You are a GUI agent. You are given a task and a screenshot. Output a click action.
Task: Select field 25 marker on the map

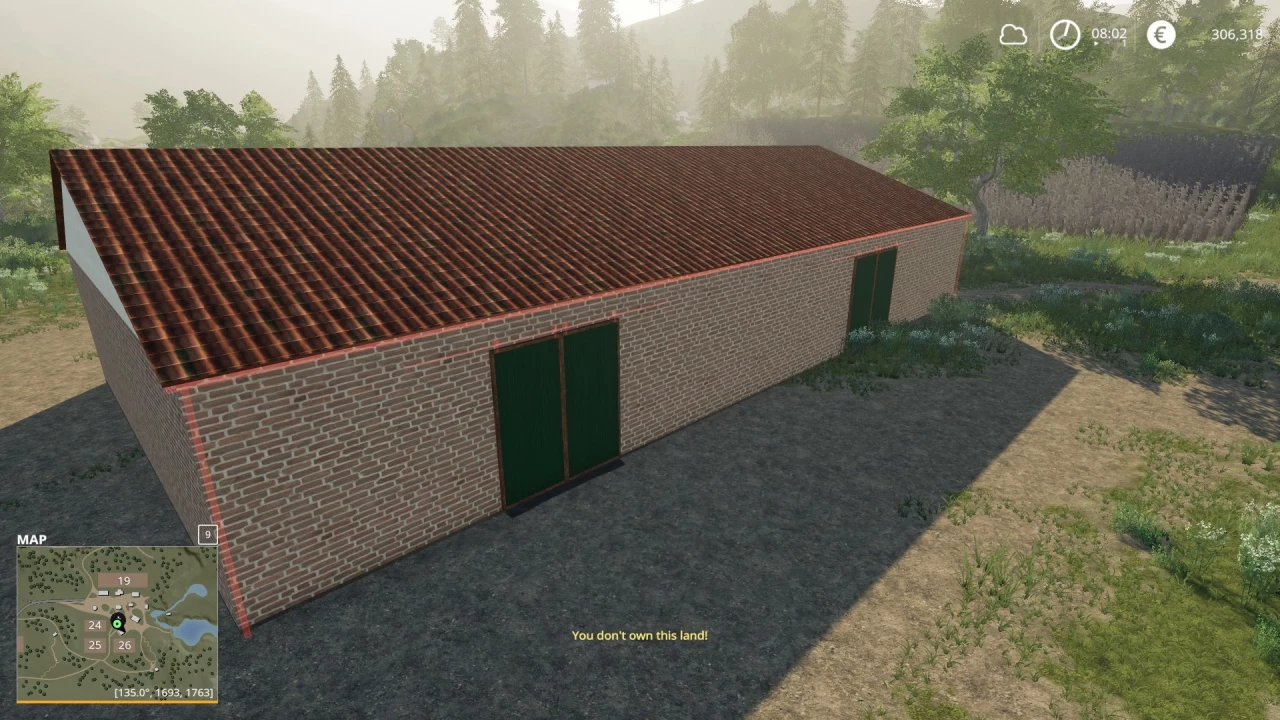[x=94, y=645]
